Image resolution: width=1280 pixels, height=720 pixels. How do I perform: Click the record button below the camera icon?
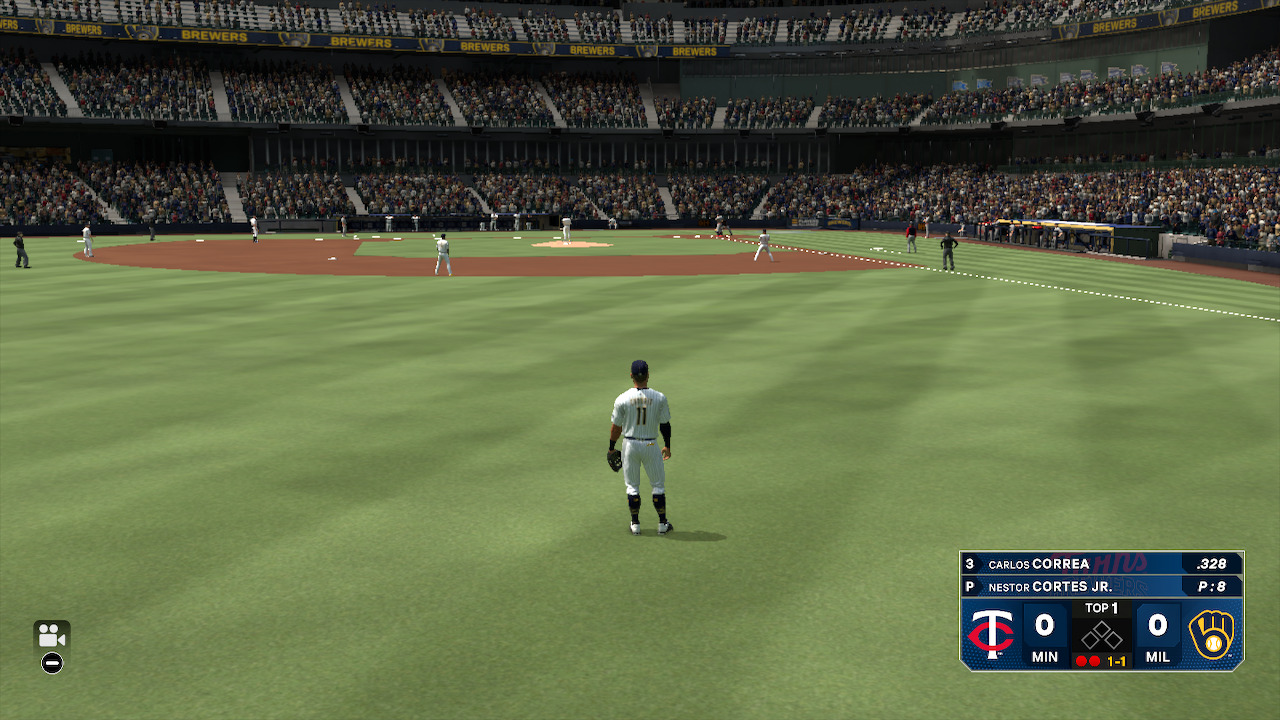point(52,662)
